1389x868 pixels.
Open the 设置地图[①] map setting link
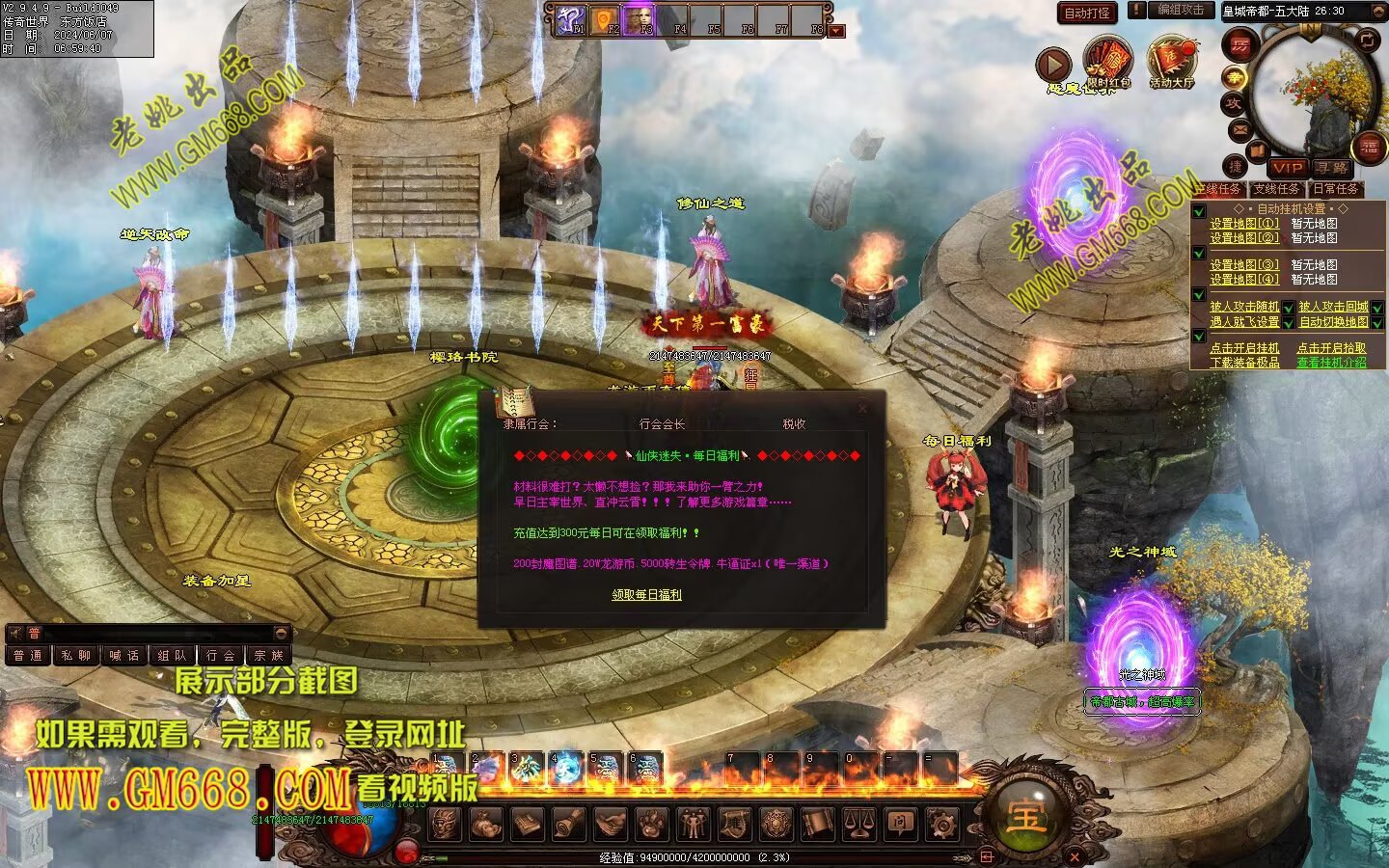(1244, 224)
